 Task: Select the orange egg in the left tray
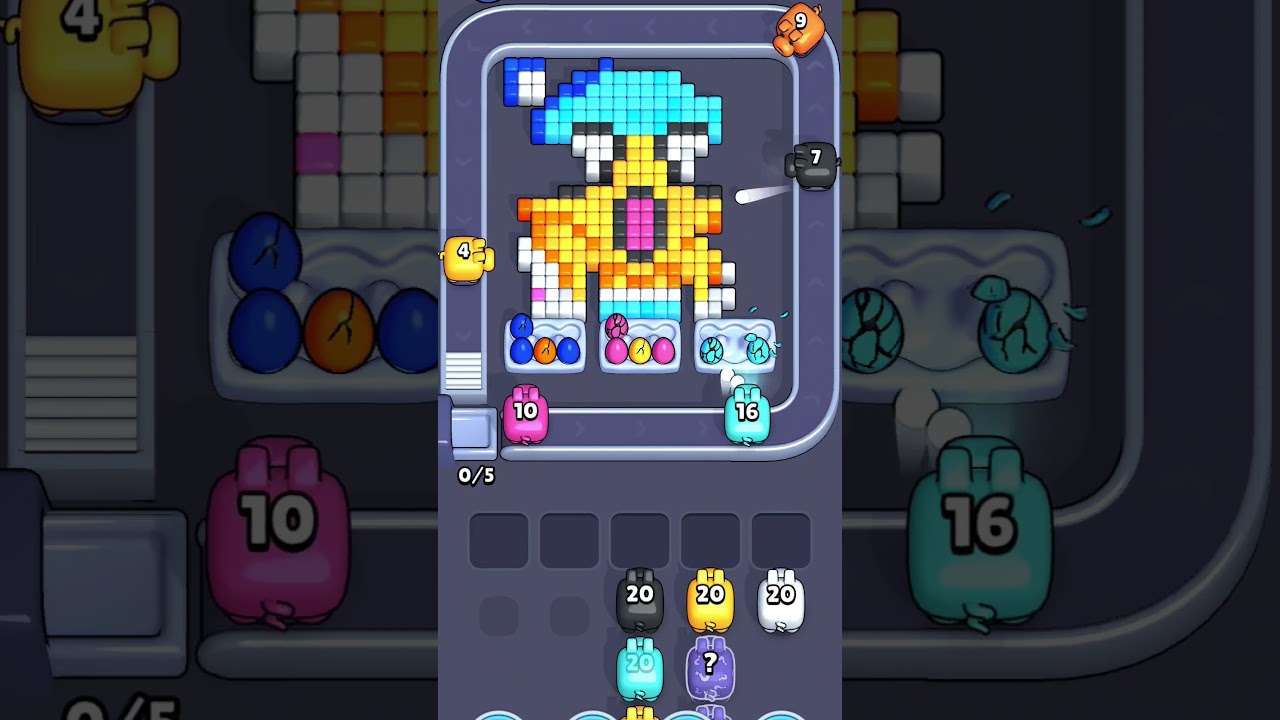[545, 349]
